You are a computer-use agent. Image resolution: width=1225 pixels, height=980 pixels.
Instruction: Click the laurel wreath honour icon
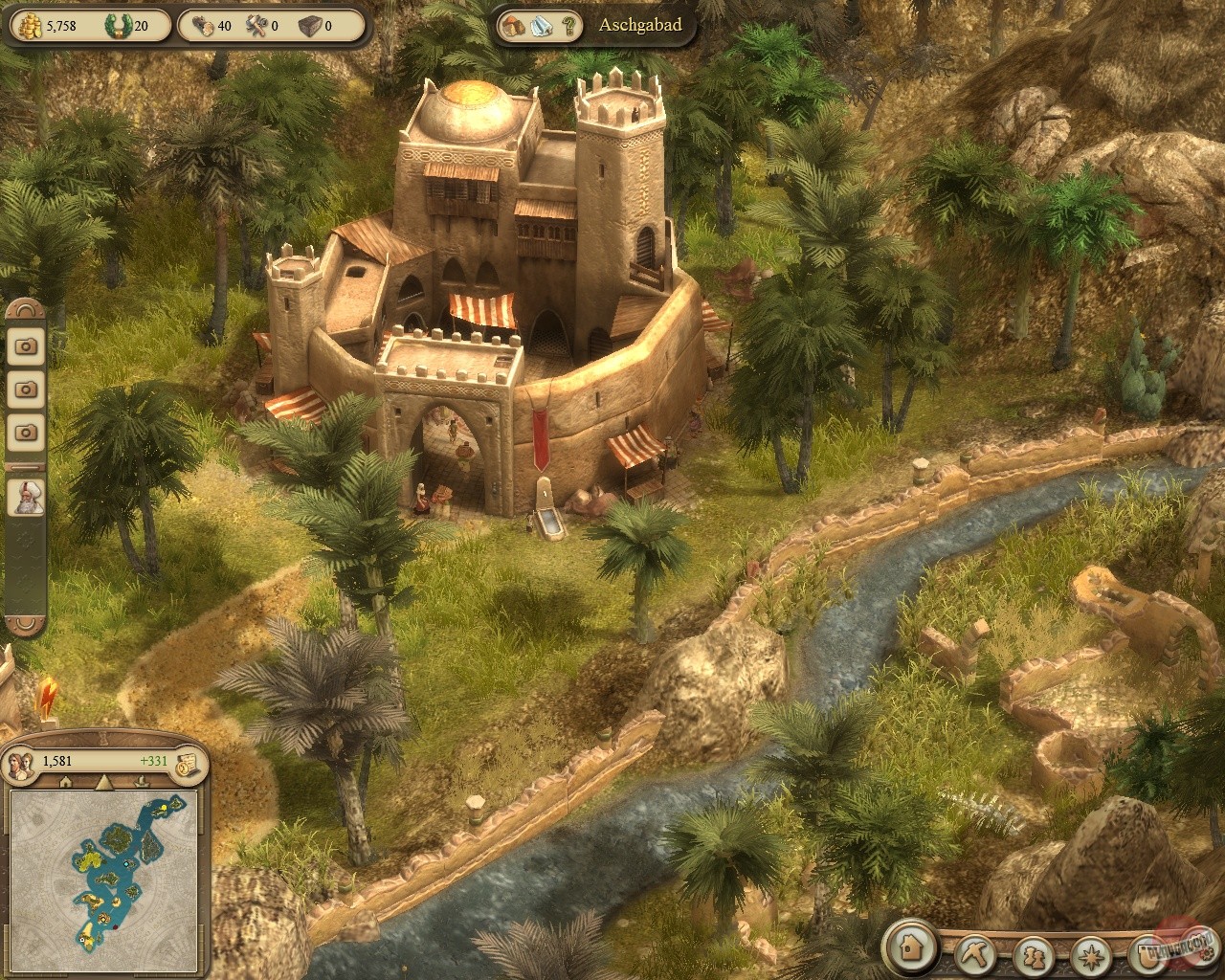pos(118,25)
